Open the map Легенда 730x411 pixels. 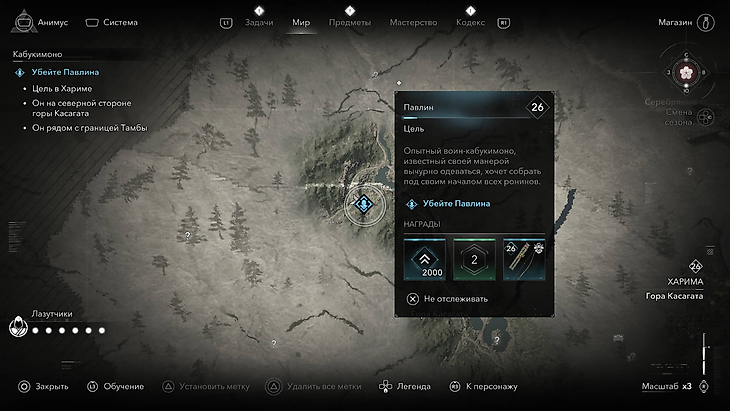click(405, 386)
